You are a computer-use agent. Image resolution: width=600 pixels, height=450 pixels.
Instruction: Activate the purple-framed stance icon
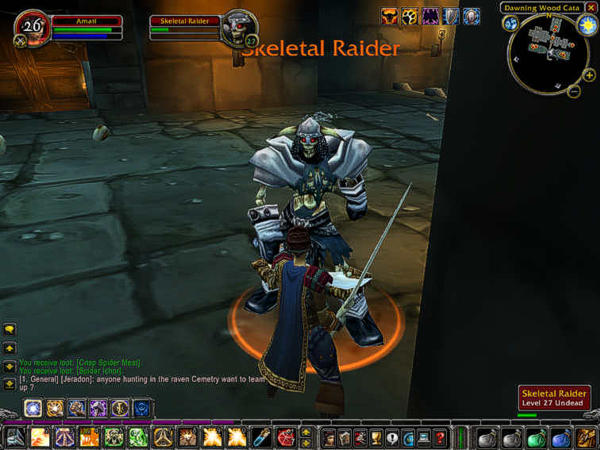tap(98, 408)
